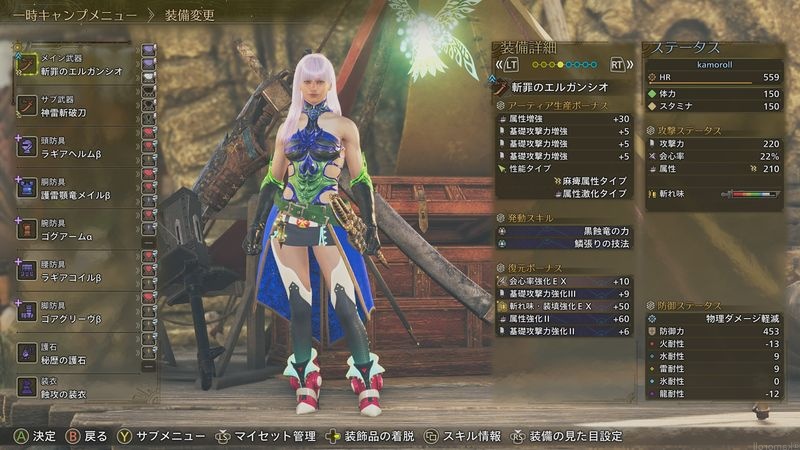The width and height of the screenshot is (800, 450).
Task: Select the 属性強化II bonus row
Action: coord(565,318)
